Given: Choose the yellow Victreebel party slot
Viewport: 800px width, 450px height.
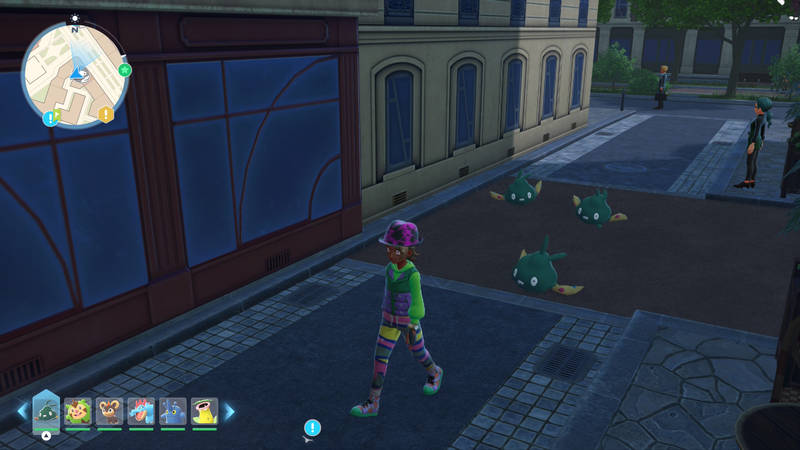Looking at the screenshot, I should pos(204,411).
